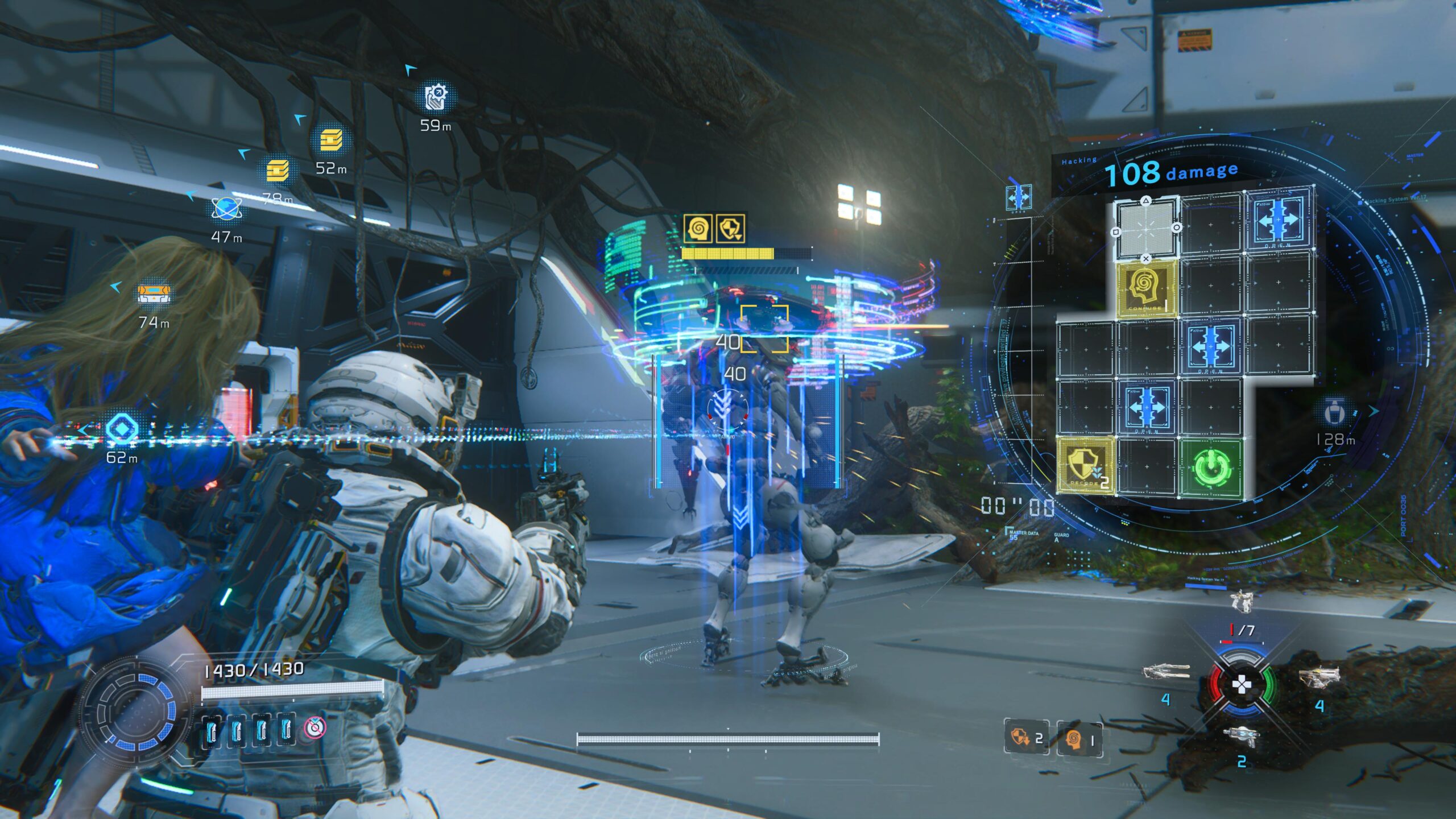Select the yellow Confuse node in hacking grid
This screenshot has width=1456, height=819.
click(x=1145, y=288)
